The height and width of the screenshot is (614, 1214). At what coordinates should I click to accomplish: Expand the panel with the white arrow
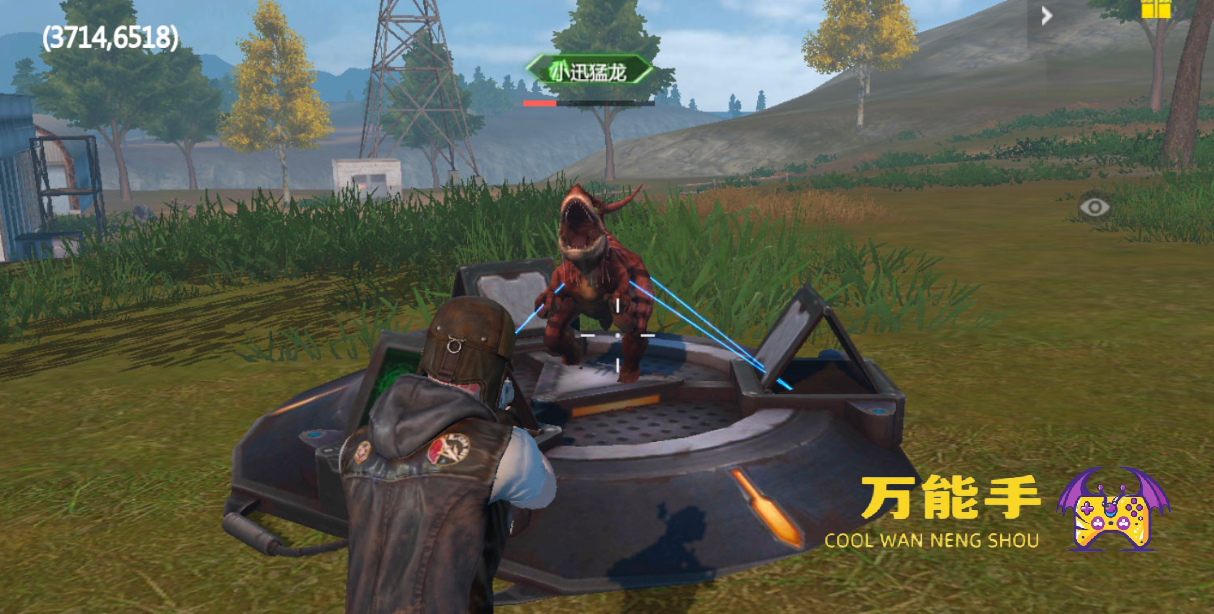1046,16
